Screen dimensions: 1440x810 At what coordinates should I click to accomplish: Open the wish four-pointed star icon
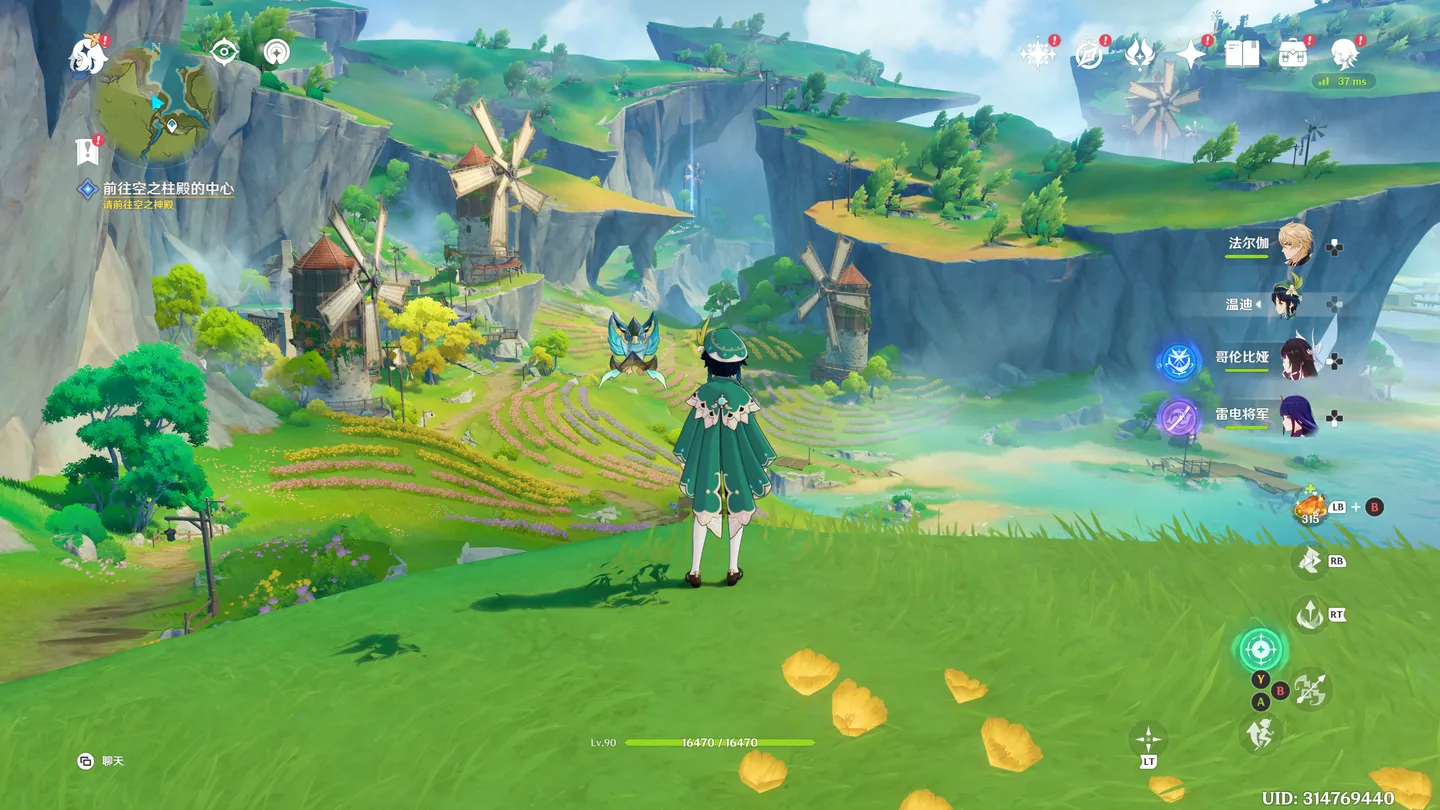point(1190,54)
